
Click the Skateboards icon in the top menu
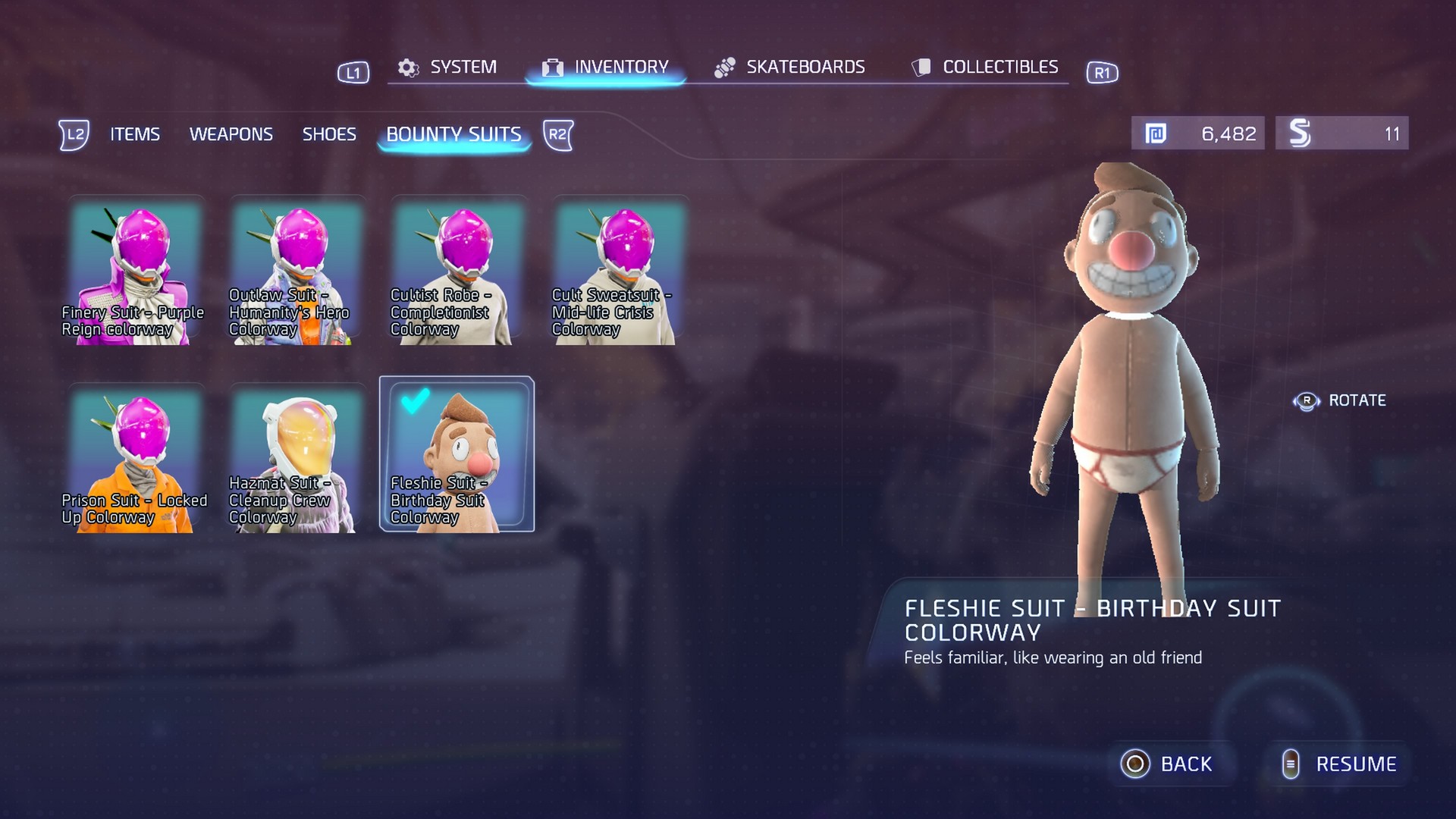click(x=726, y=67)
